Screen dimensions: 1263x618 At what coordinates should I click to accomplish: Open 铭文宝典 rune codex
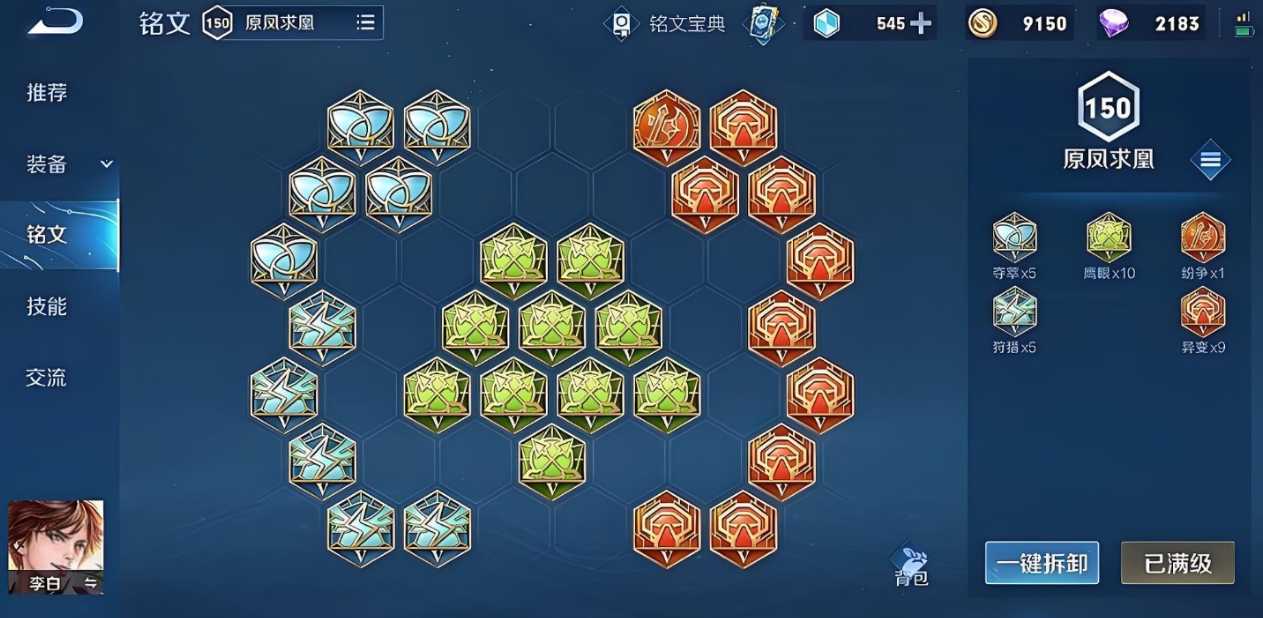coord(669,24)
